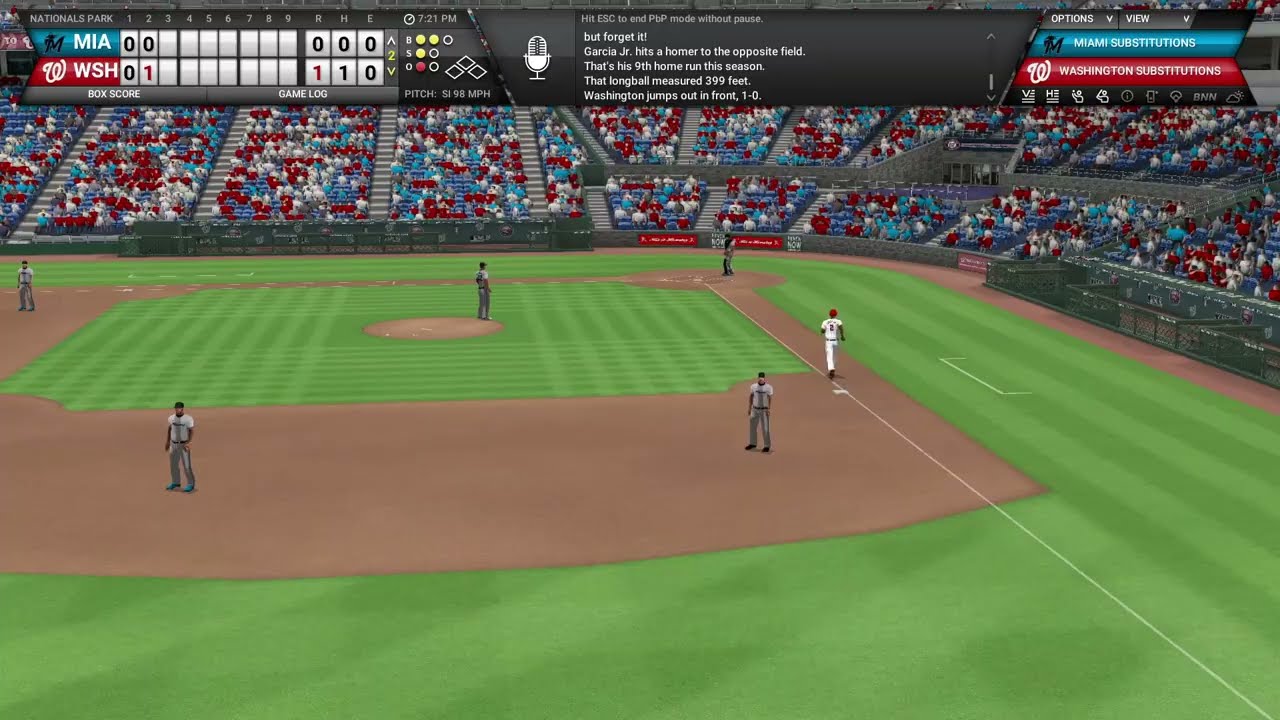Click the BNN news icon
1280x720 pixels.
(1203, 96)
